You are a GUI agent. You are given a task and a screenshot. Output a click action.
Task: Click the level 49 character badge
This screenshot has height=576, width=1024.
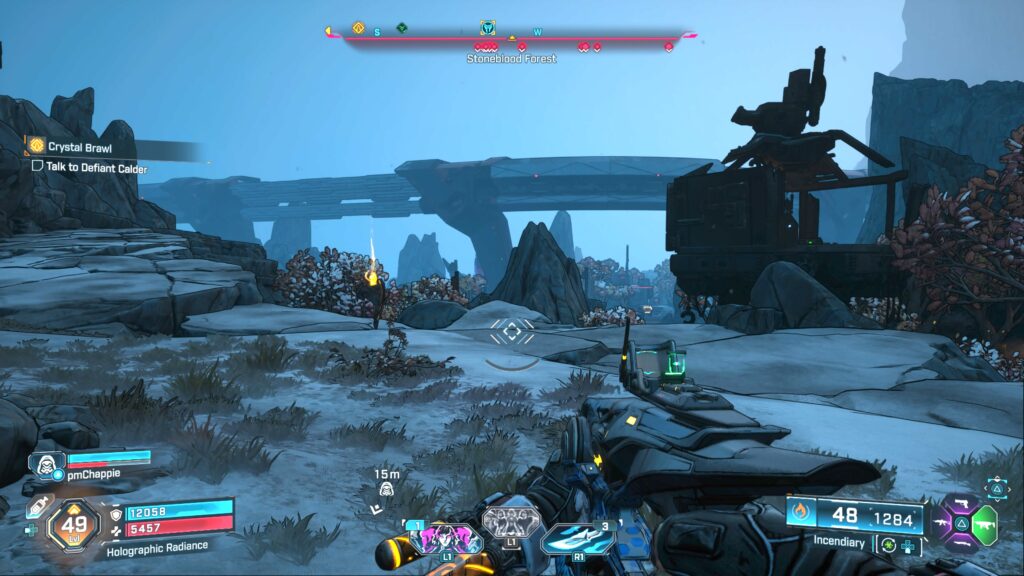[x=74, y=522]
